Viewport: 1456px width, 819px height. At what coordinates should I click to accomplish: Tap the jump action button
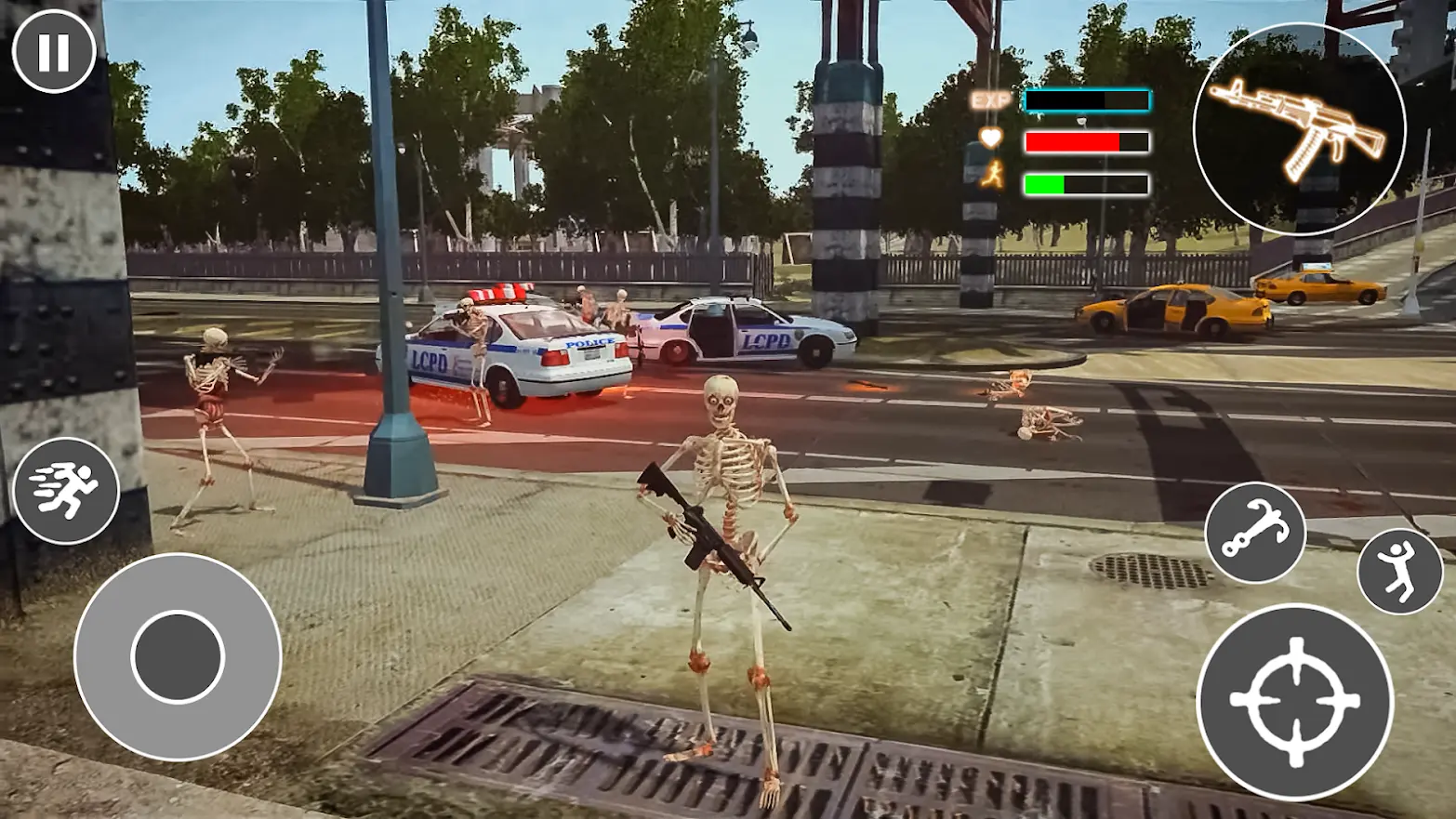(x=1399, y=571)
